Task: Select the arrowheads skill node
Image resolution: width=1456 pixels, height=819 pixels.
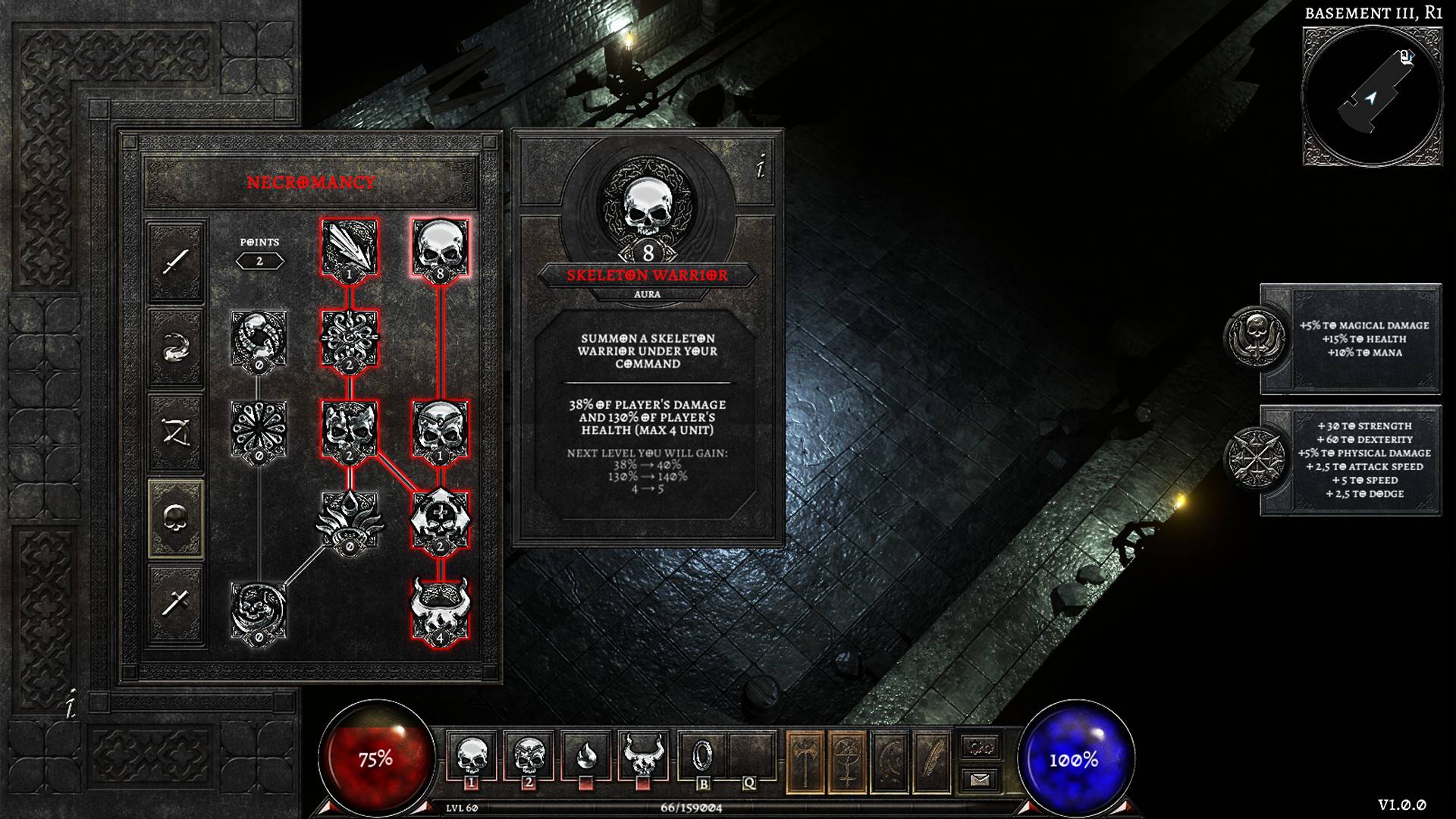Action: 350,248
